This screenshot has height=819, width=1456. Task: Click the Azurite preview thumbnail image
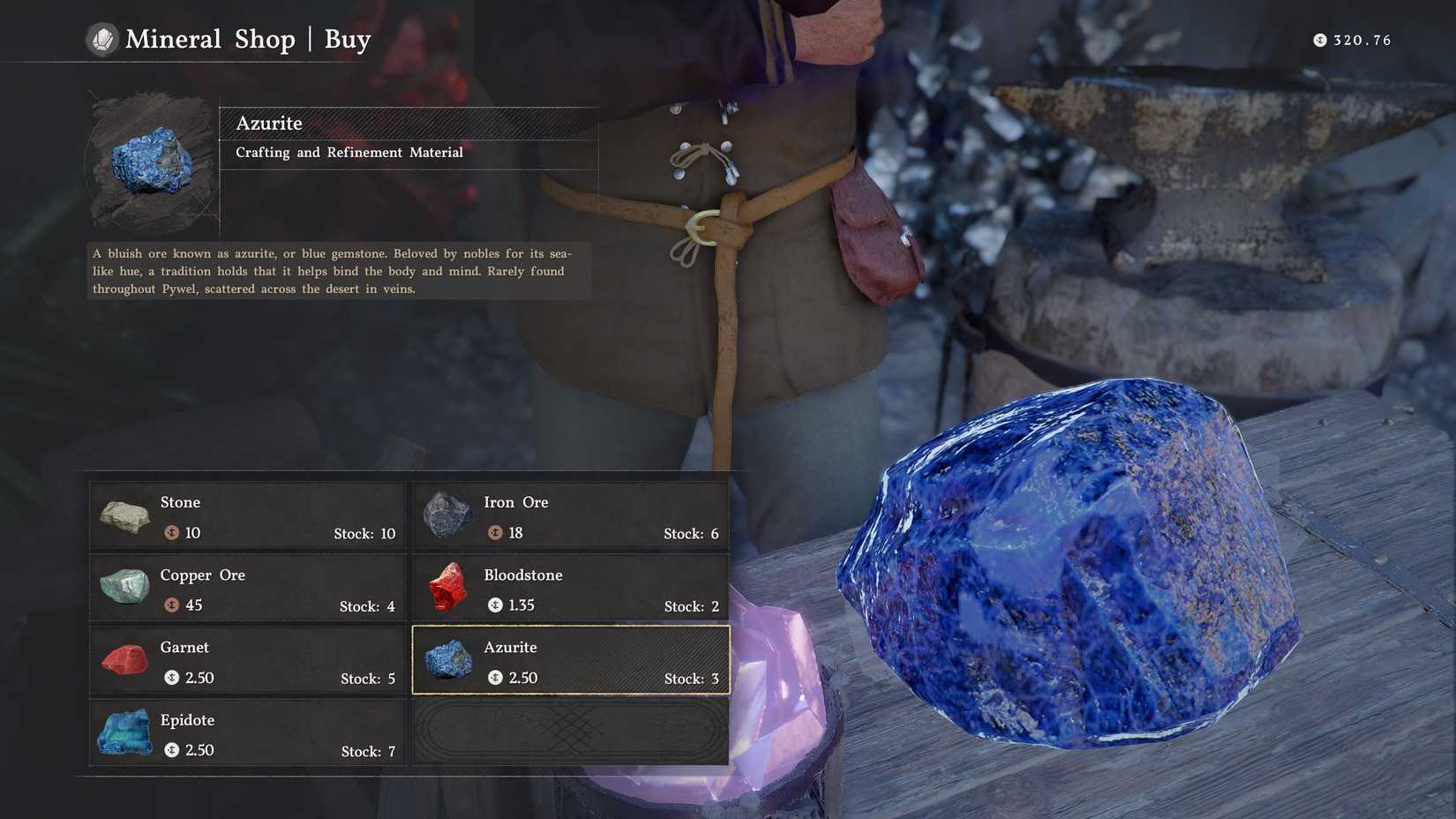pos(150,163)
